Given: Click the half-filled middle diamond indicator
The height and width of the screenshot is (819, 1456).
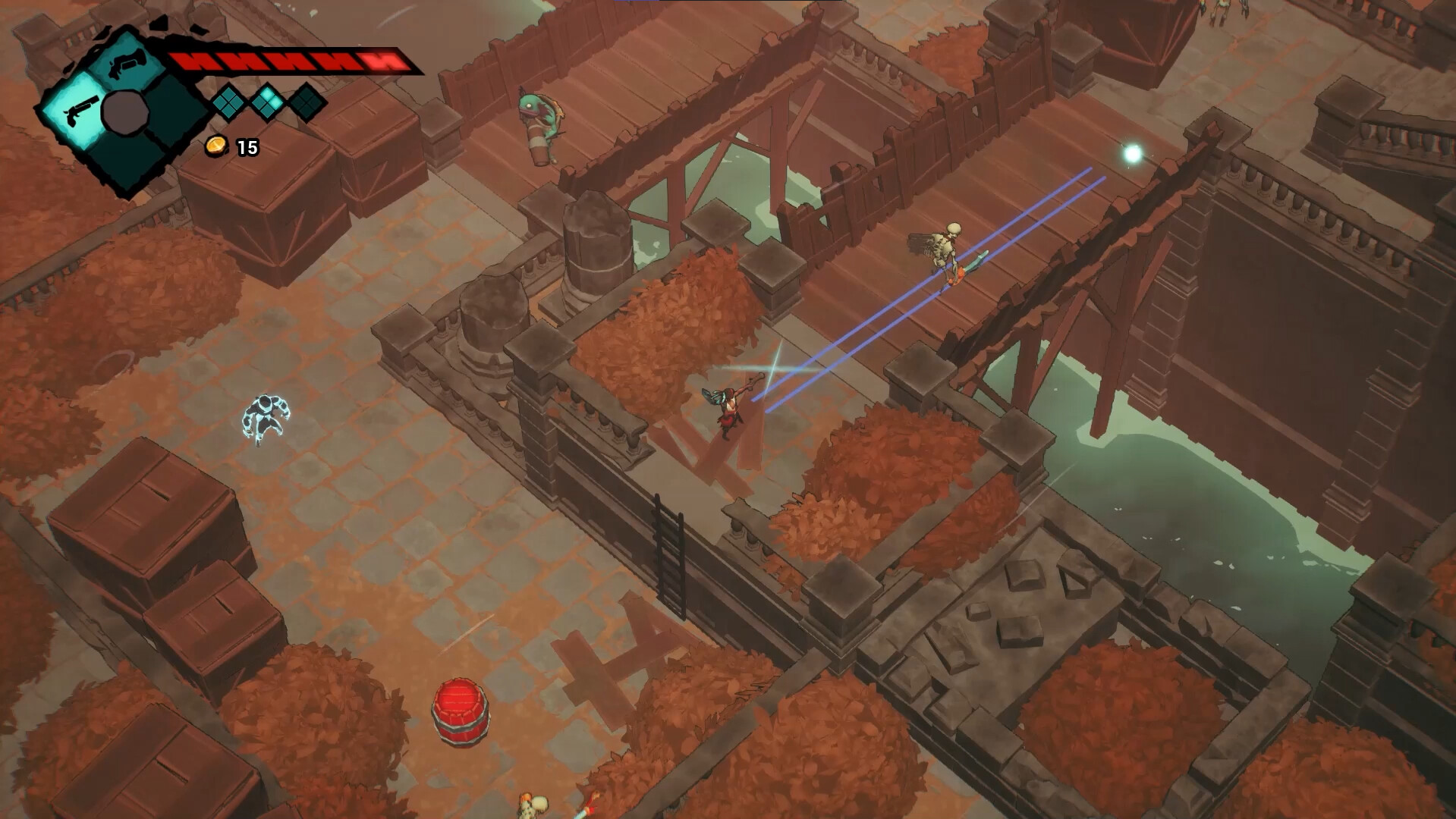Looking at the screenshot, I should tap(267, 101).
